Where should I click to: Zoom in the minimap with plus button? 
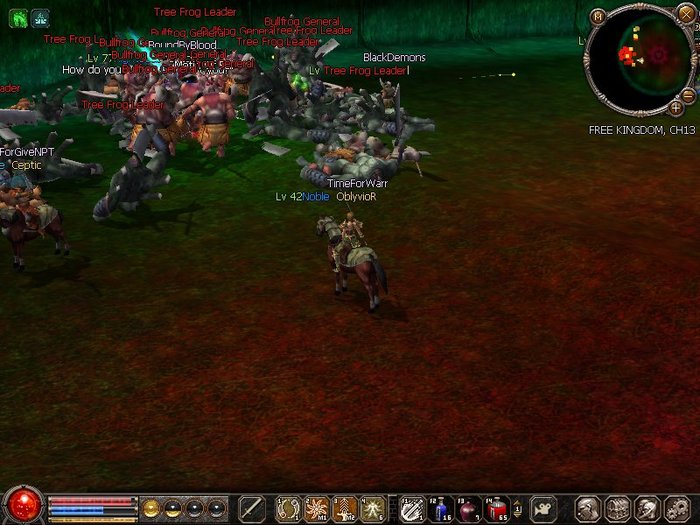[x=676, y=106]
